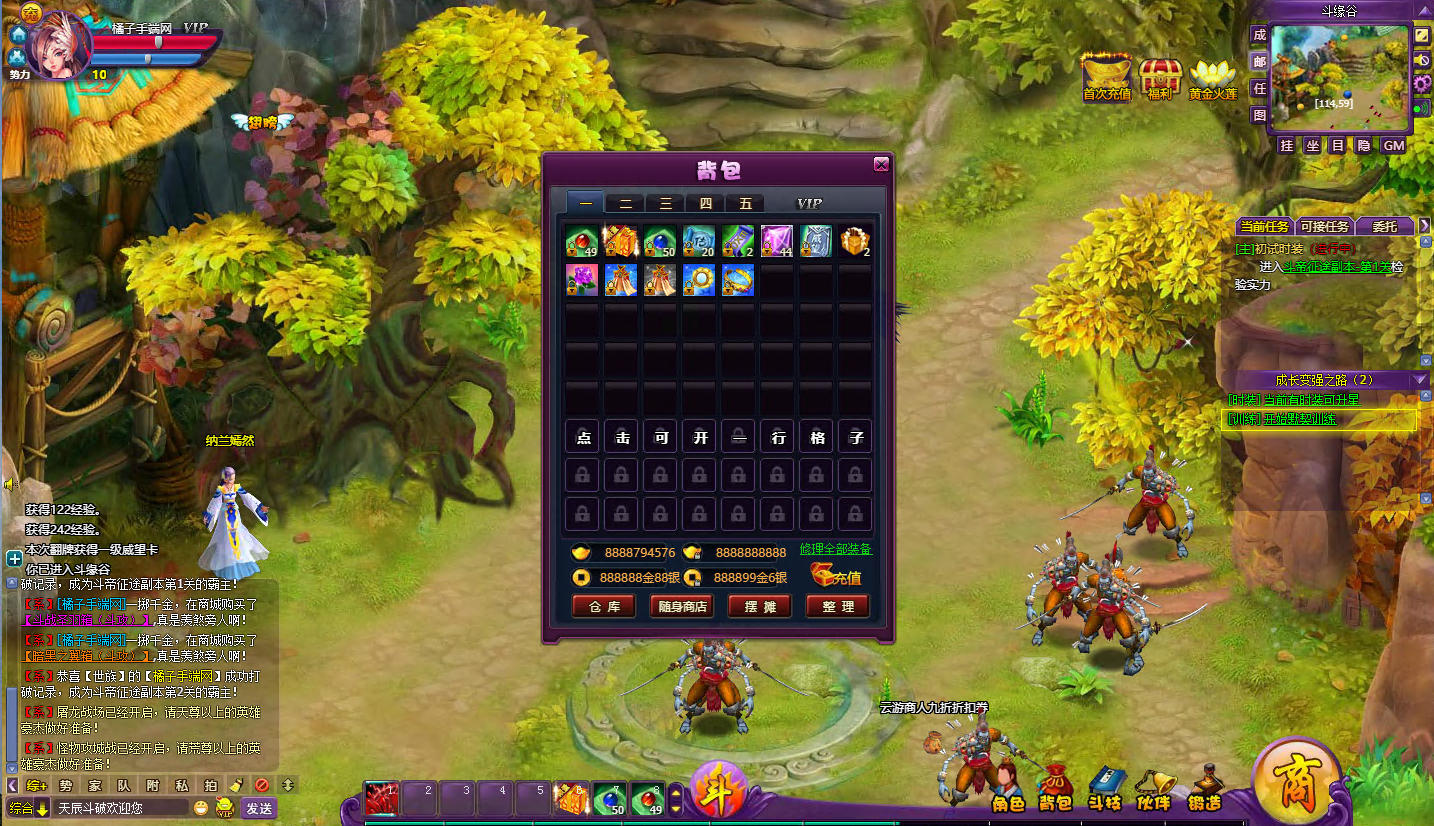Select the pink flower item slot
Viewport: 1434px width, 826px height.
tap(582, 280)
